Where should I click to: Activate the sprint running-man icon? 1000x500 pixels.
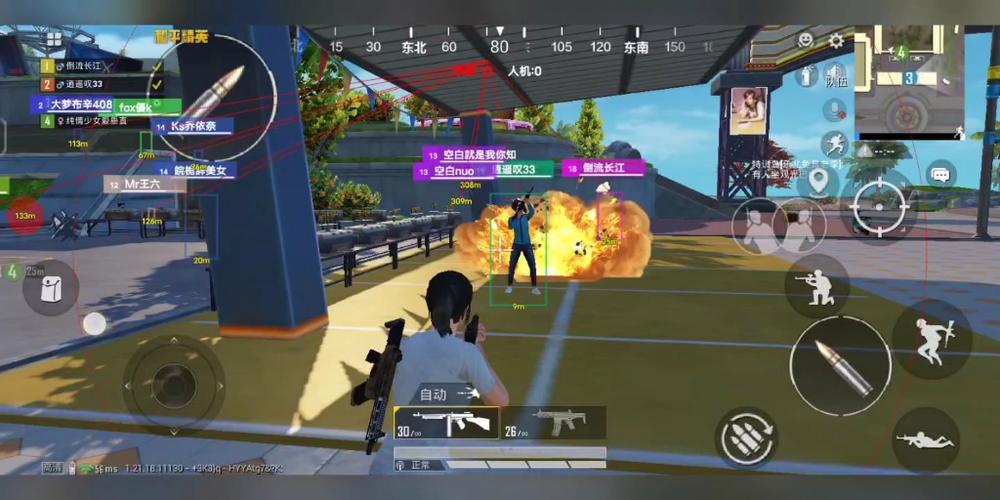click(x=835, y=143)
